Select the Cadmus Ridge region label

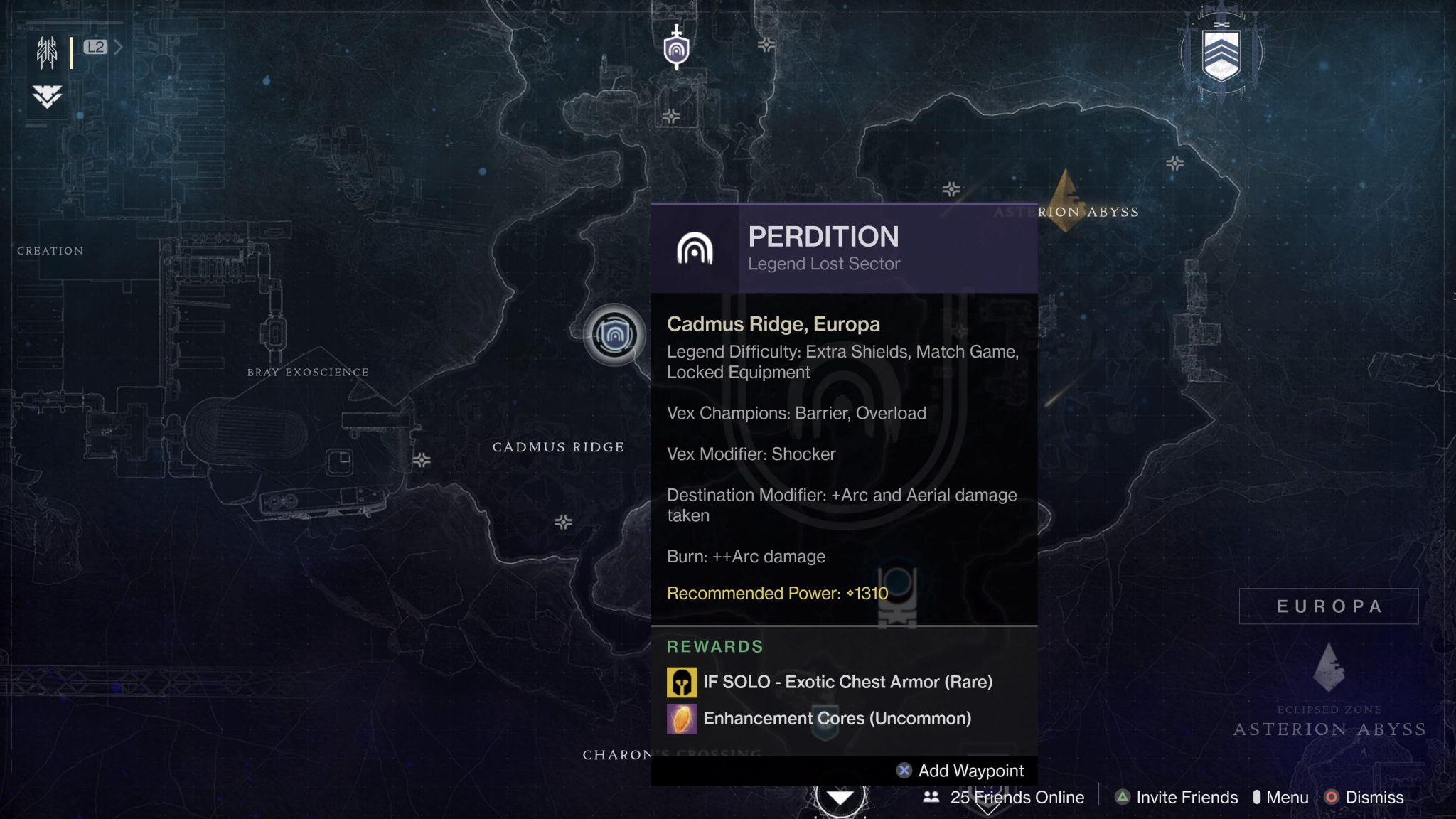pos(559,446)
